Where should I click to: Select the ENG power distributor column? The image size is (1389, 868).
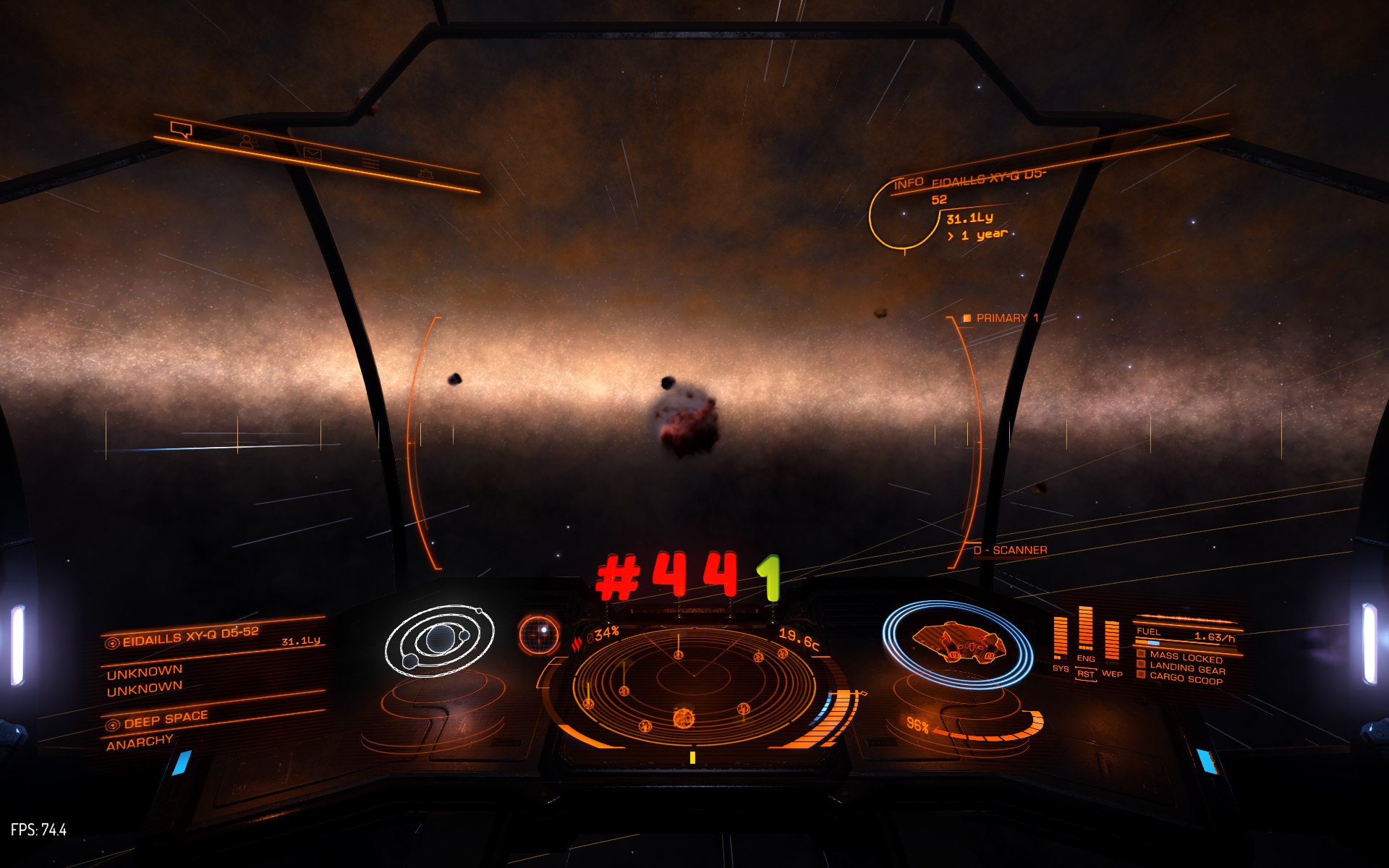[x=1085, y=631]
